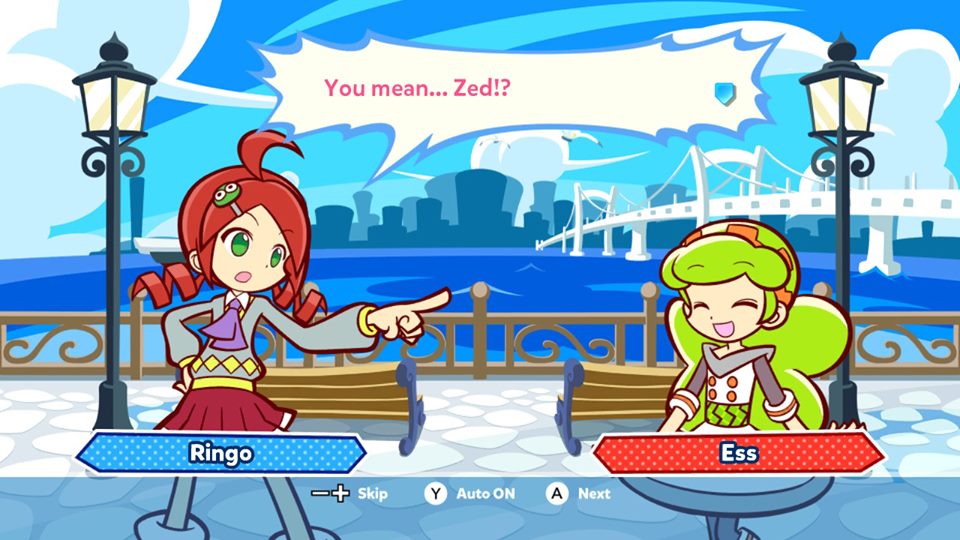Turn on auto-advance with Auto ON
Image resolution: width=960 pixels, height=540 pixels.
[x=471, y=493]
